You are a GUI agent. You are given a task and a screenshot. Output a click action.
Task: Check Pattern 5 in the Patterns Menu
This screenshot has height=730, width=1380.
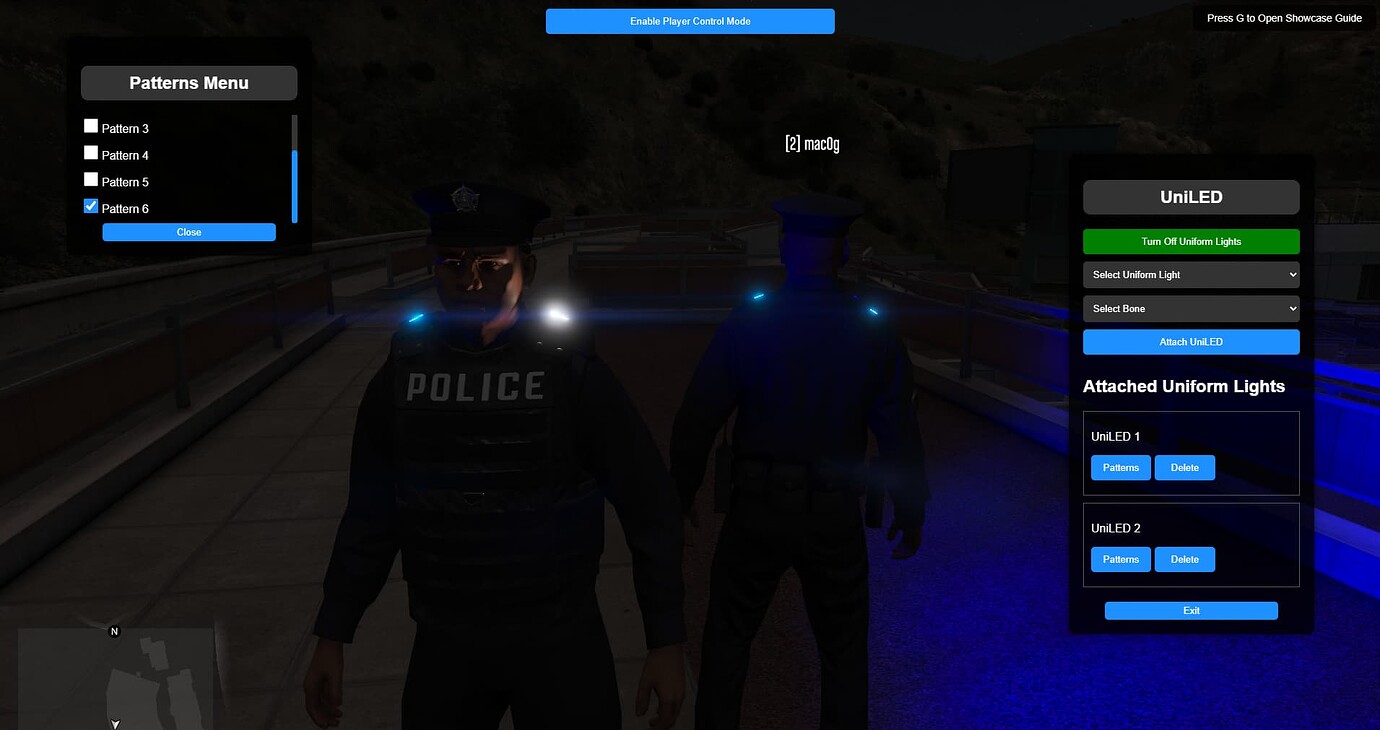point(90,179)
